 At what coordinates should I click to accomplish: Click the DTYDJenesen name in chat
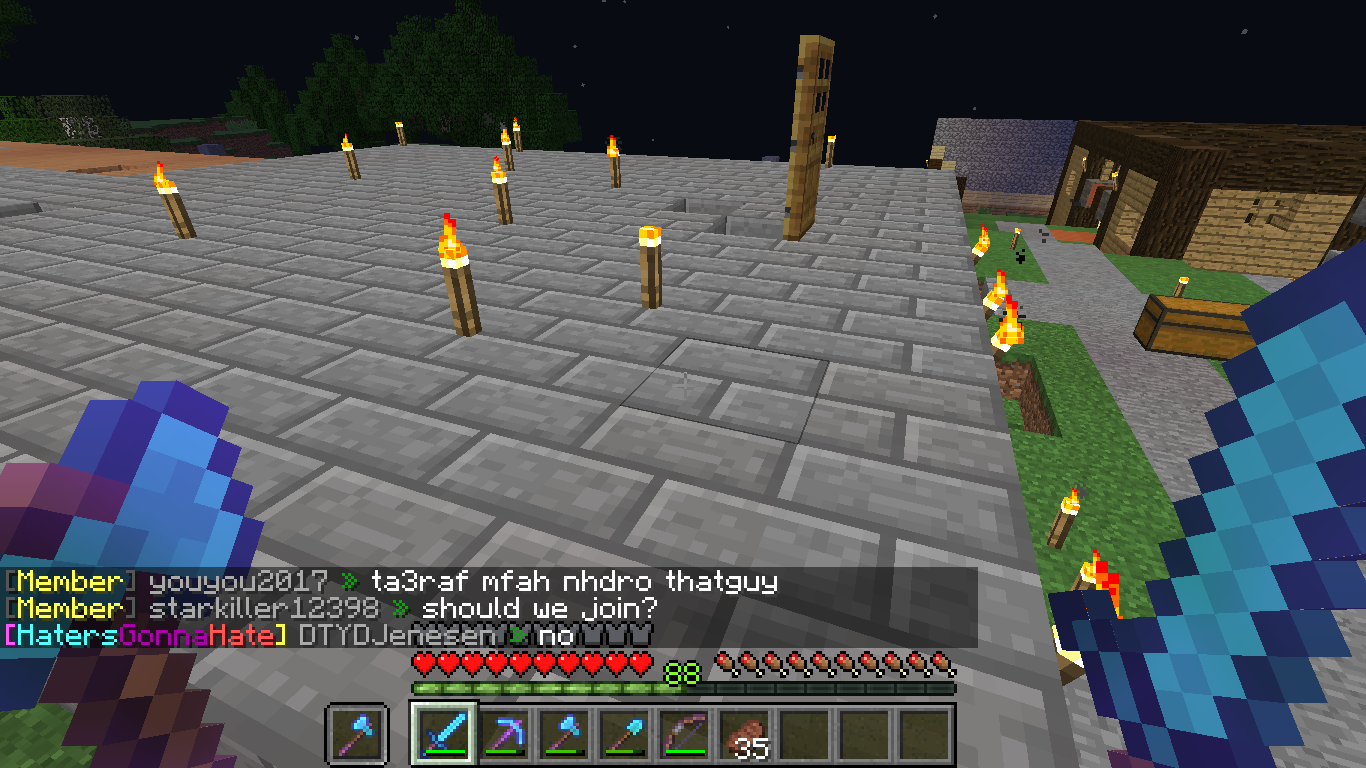tap(396, 634)
